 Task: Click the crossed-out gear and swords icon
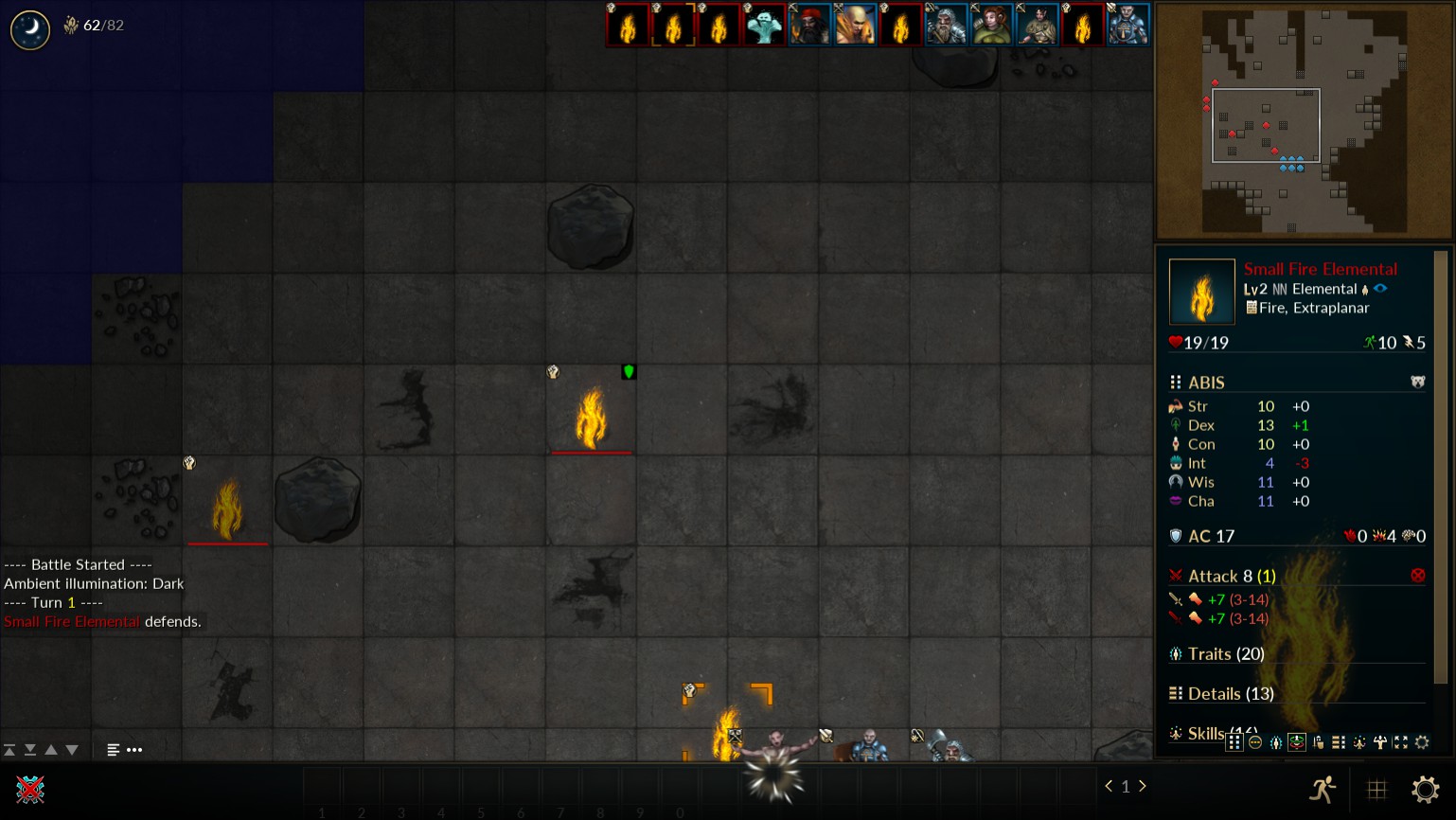pyautogui.click(x=30, y=789)
